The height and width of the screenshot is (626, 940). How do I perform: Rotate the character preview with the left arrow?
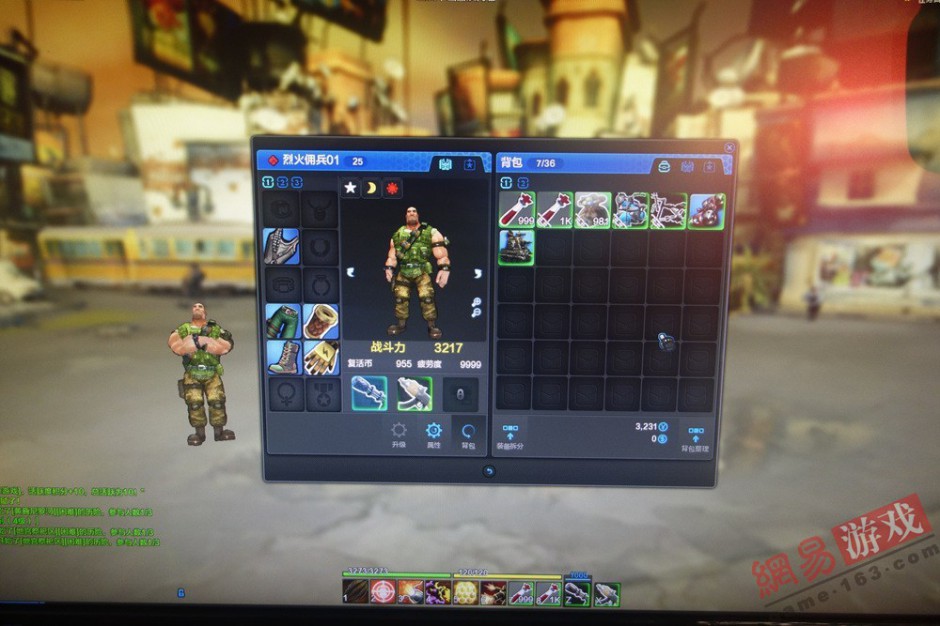(350, 272)
